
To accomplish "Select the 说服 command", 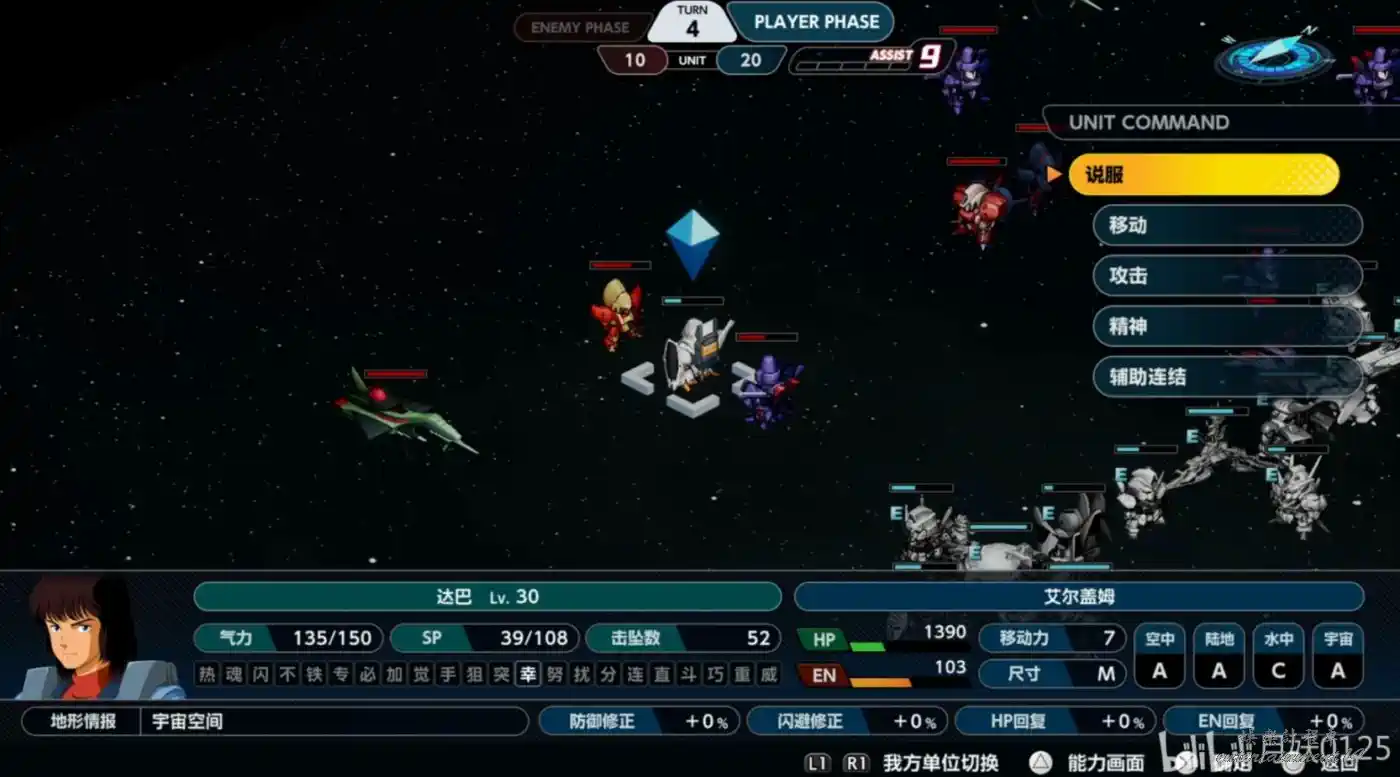I will click(1203, 175).
